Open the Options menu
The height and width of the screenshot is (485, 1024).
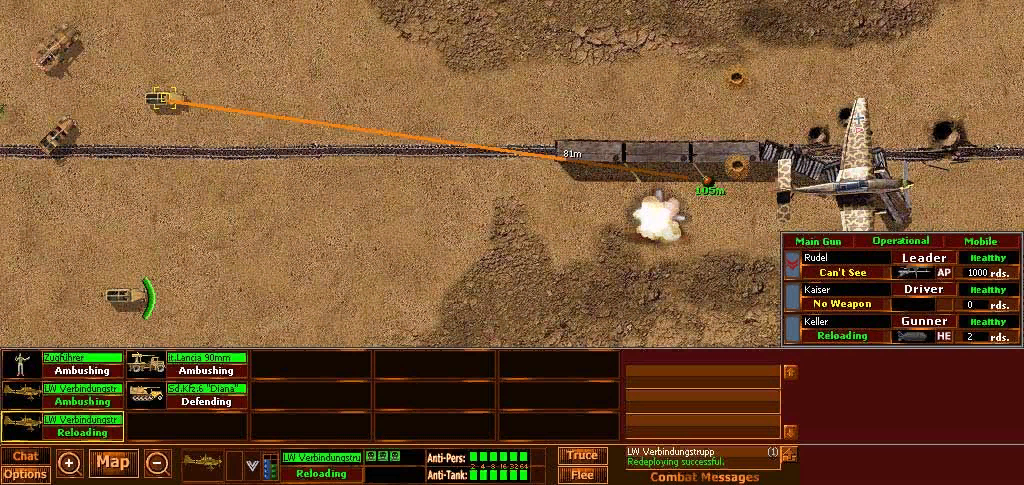point(25,474)
